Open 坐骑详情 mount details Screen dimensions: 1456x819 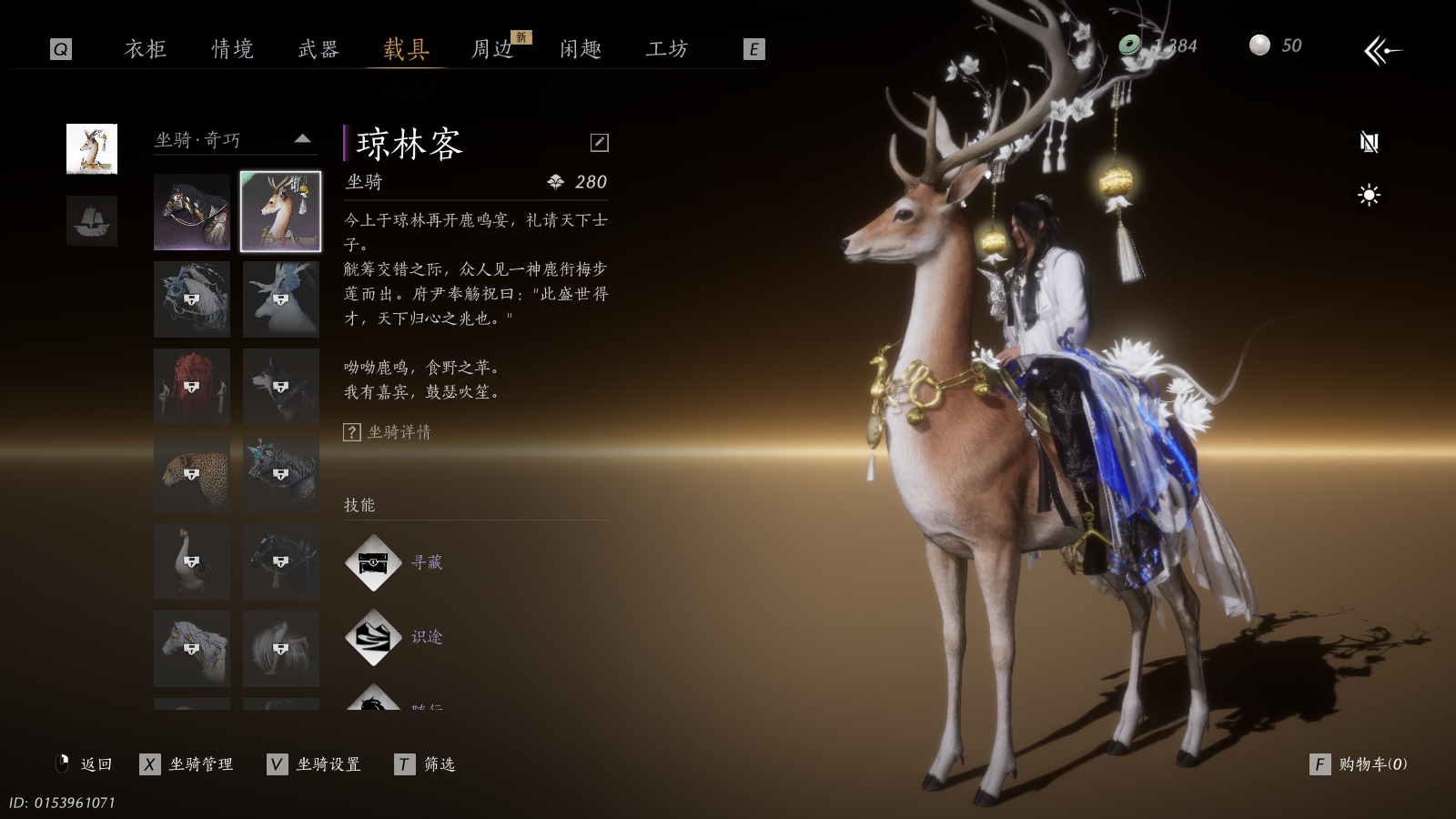pyautogui.click(x=389, y=432)
